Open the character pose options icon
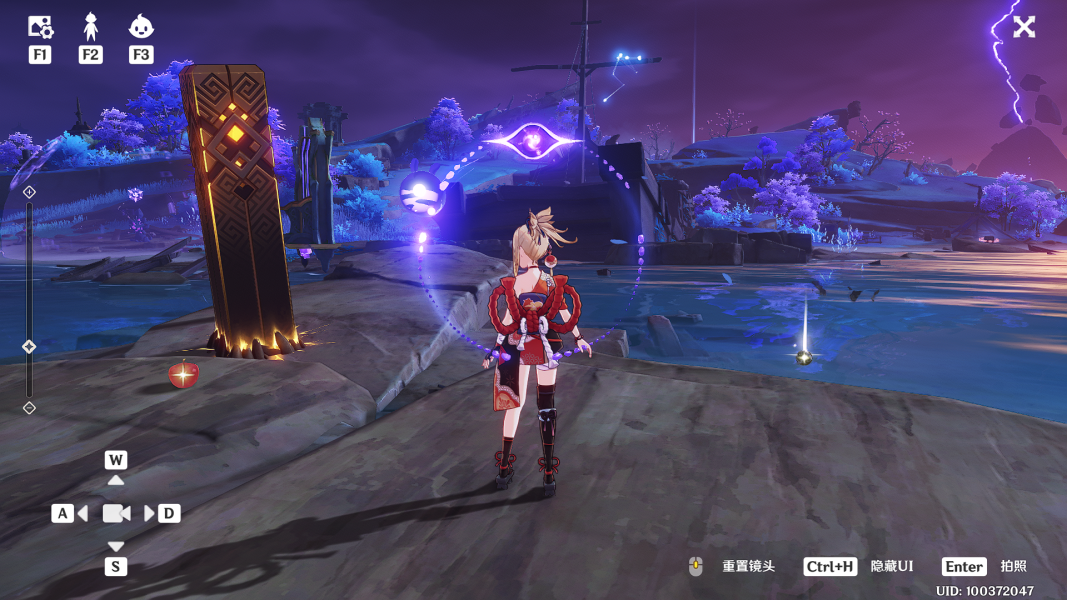1067x600 pixels. [91, 27]
